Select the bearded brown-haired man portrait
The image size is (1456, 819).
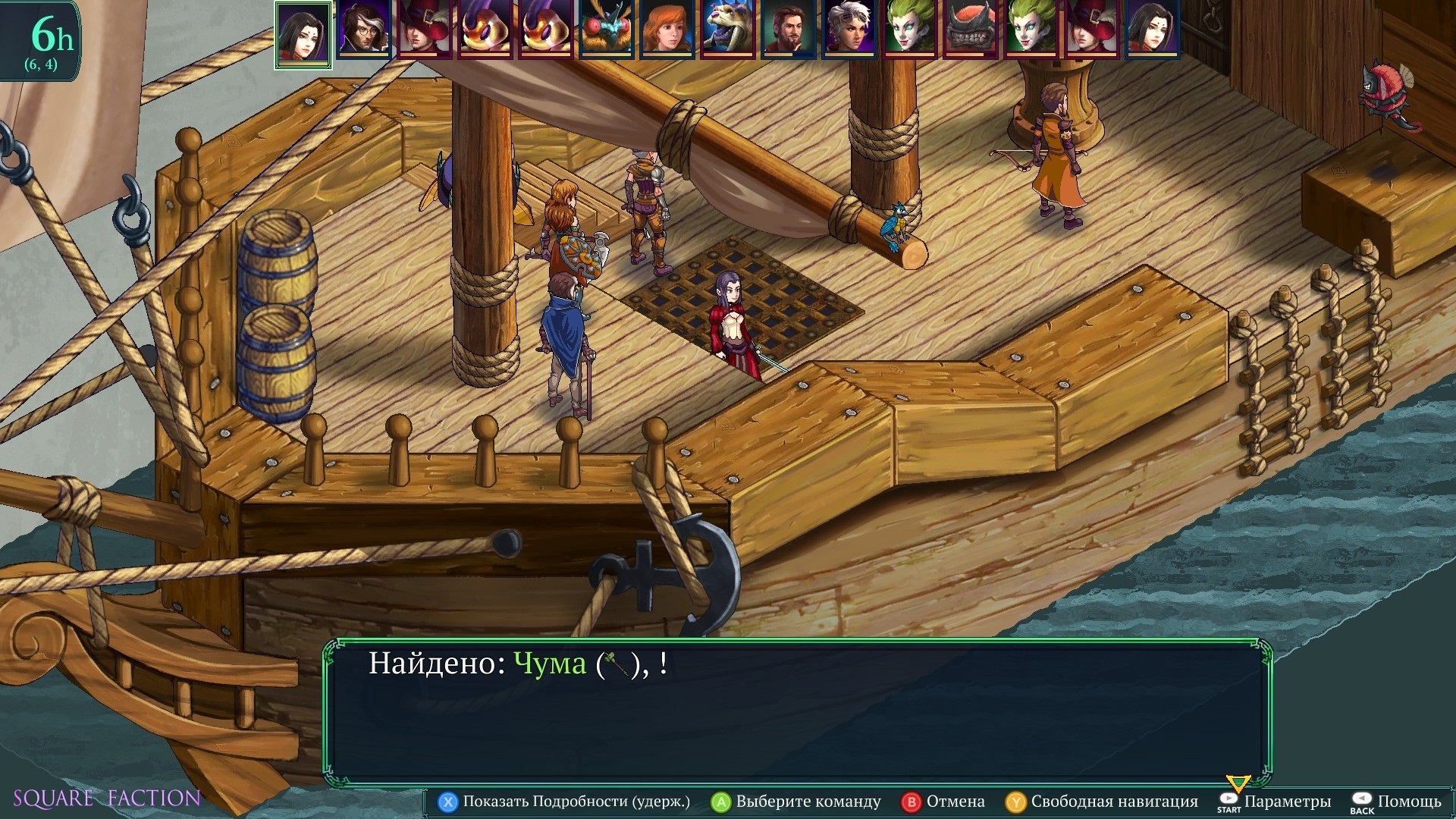[x=789, y=30]
